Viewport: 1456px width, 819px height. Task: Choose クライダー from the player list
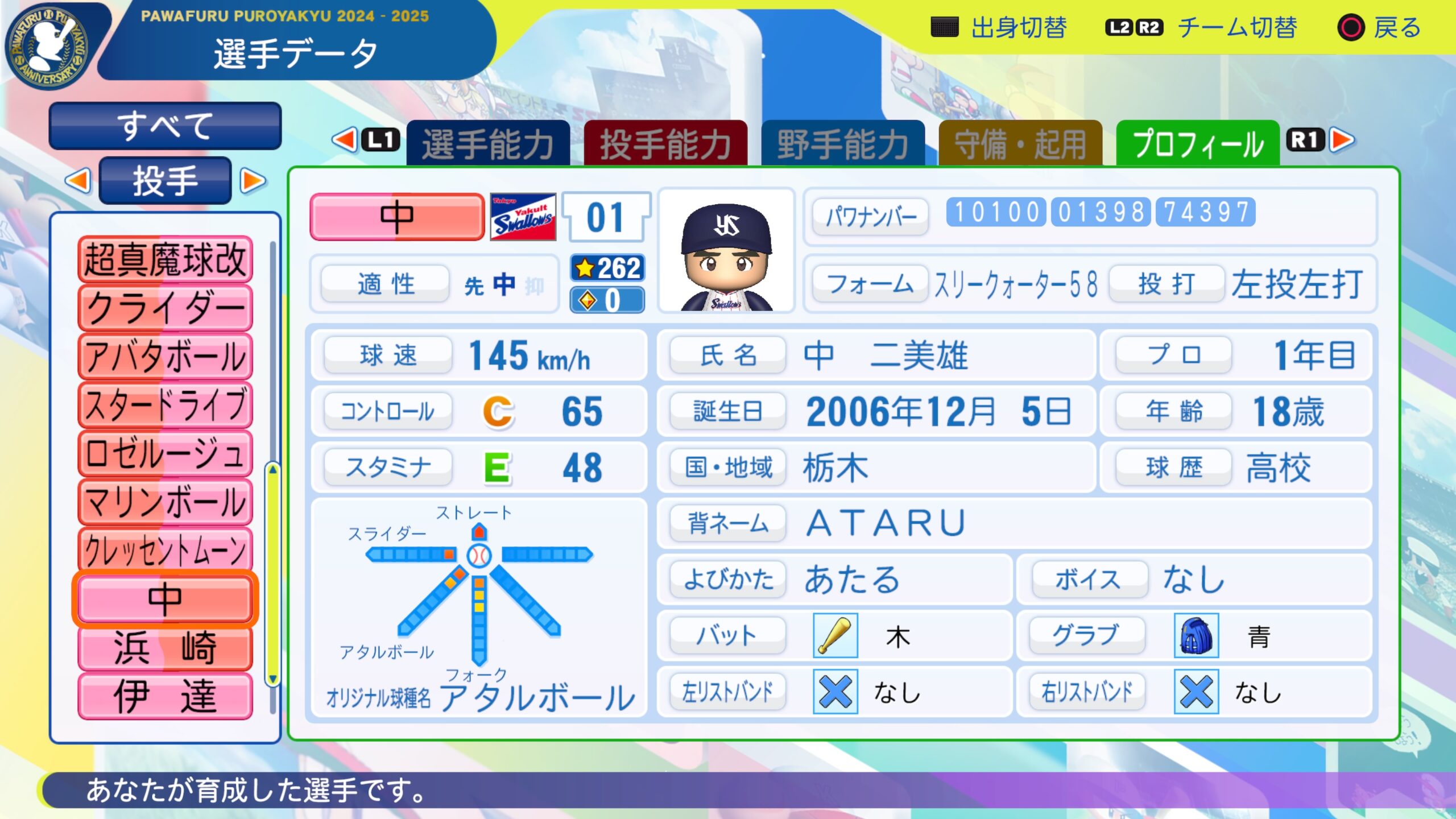click(x=165, y=308)
